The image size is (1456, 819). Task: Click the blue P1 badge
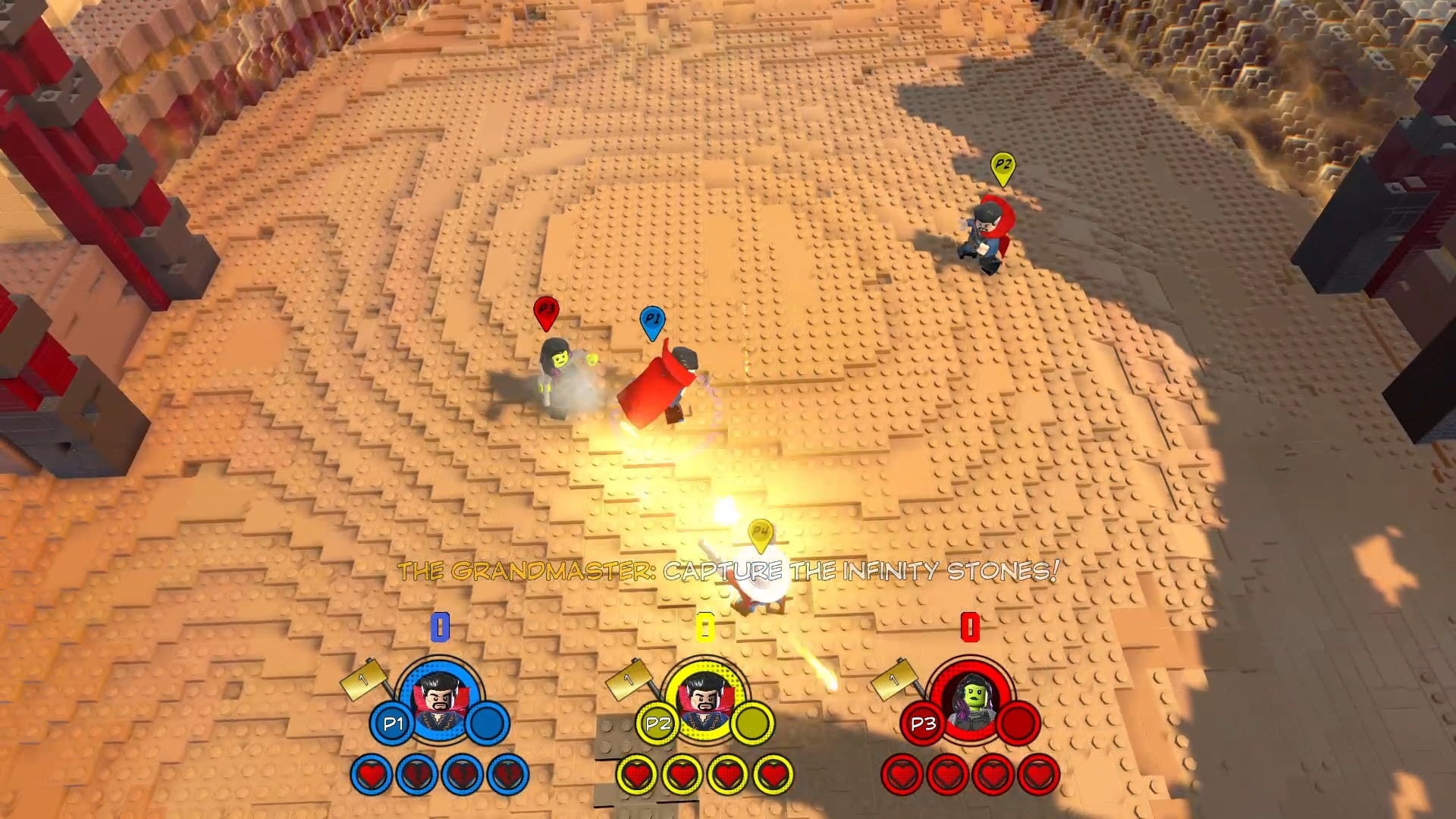pos(392,724)
